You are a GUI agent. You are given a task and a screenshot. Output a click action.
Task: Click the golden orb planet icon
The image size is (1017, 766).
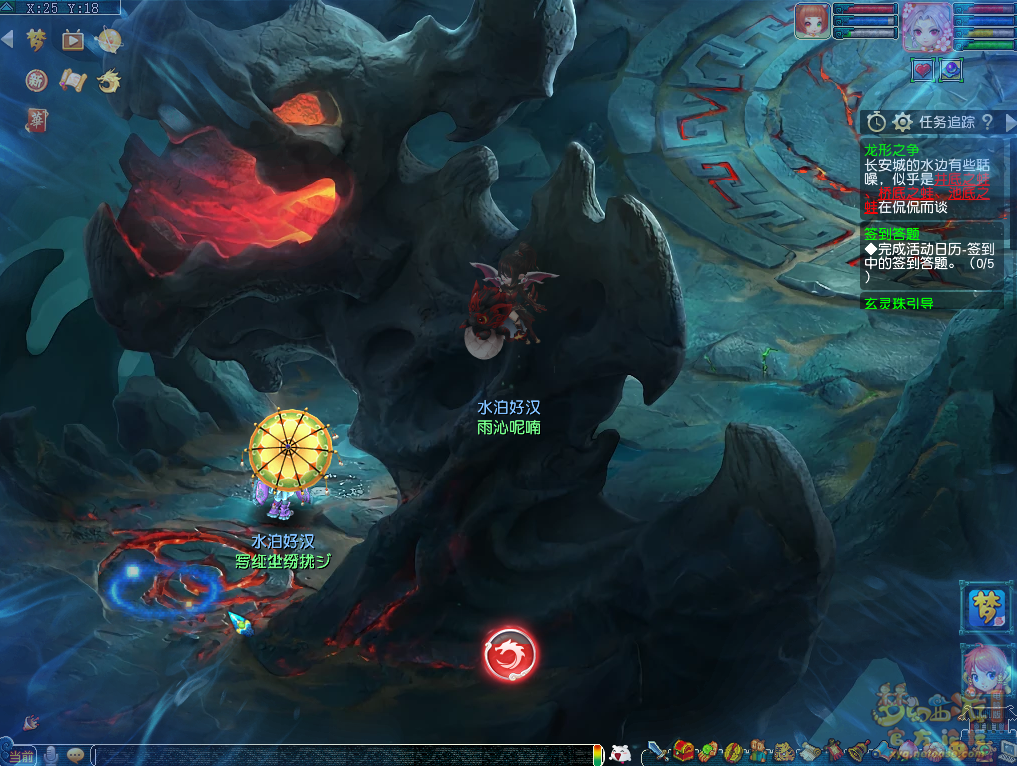(x=109, y=40)
